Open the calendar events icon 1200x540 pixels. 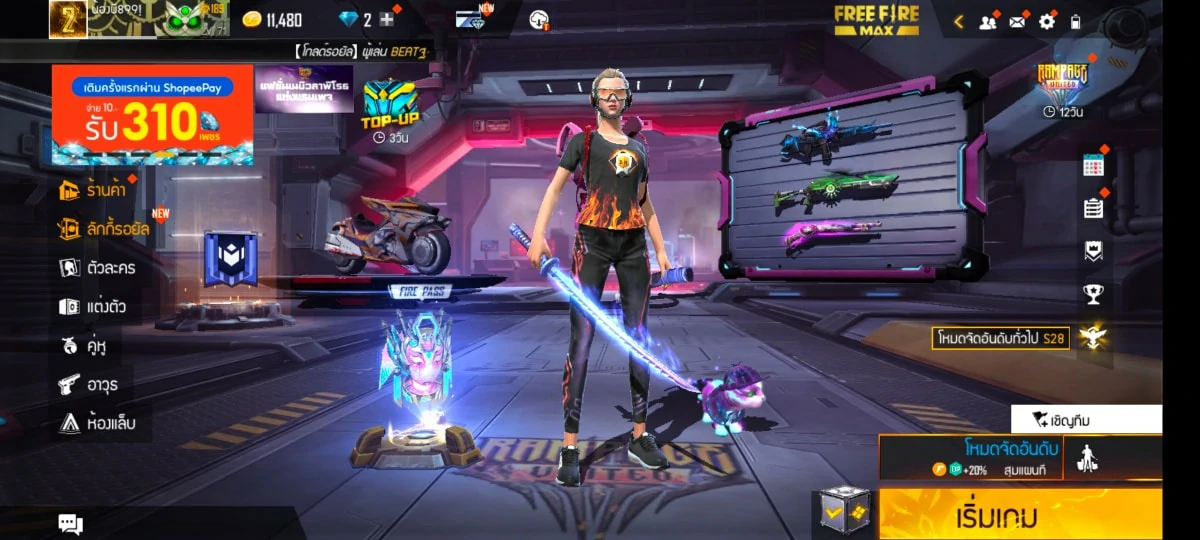(x=1093, y=167)
